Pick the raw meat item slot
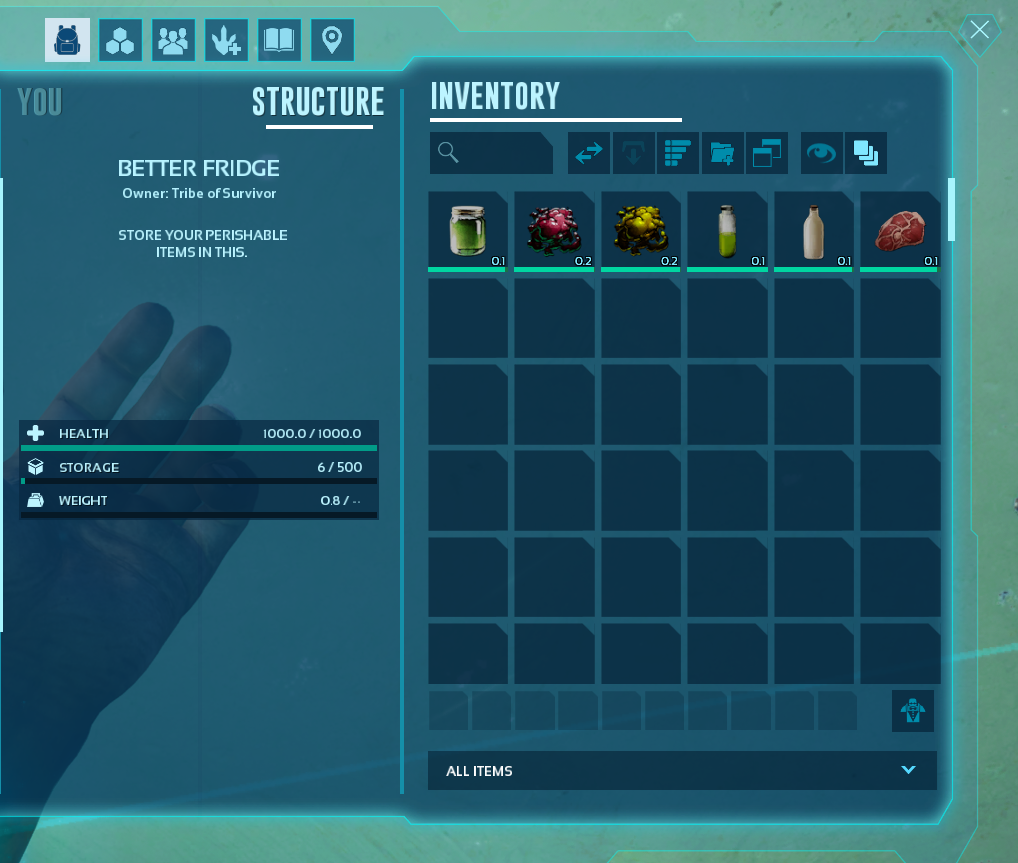Viewport: 1018px width, 863px height. click(x=900, y=231)
